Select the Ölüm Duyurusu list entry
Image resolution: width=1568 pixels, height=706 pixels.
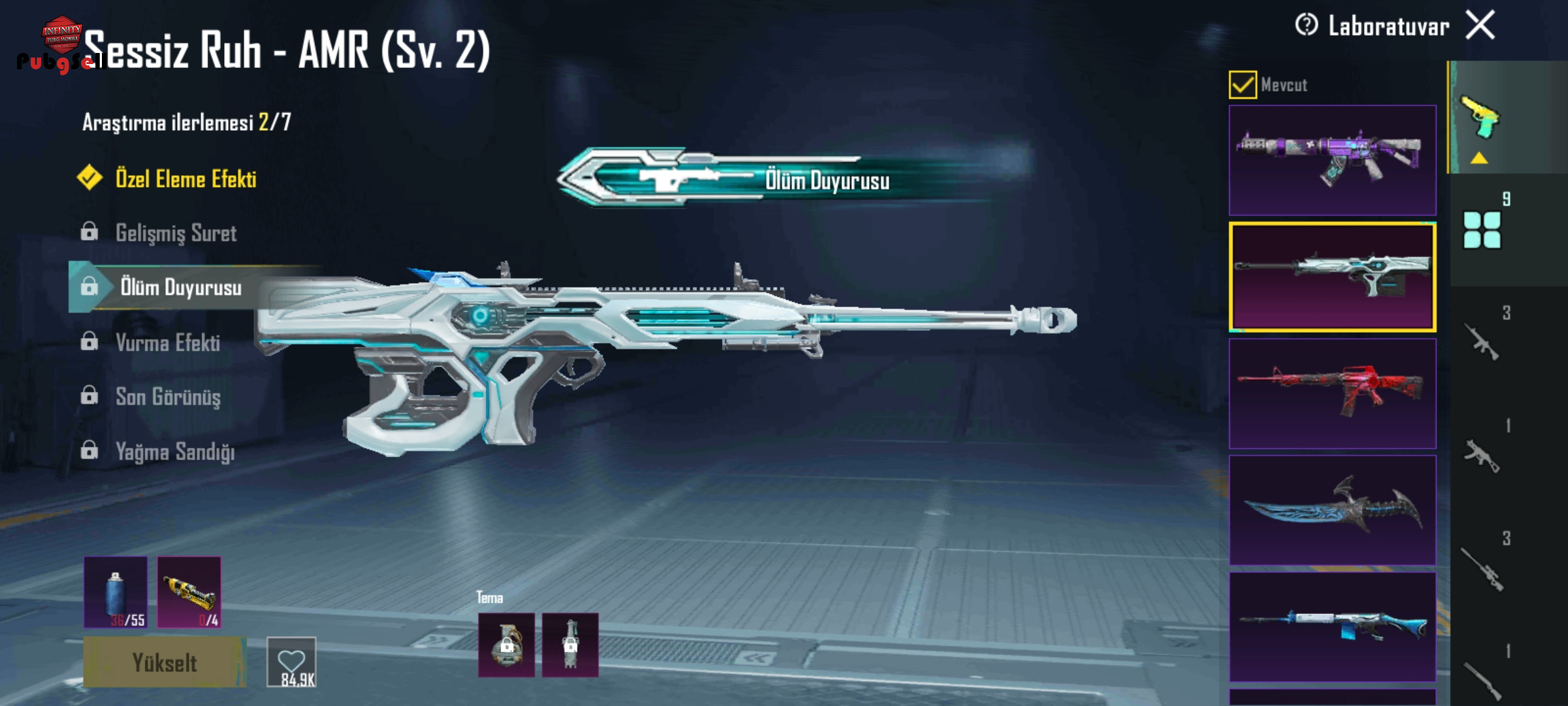180,288
